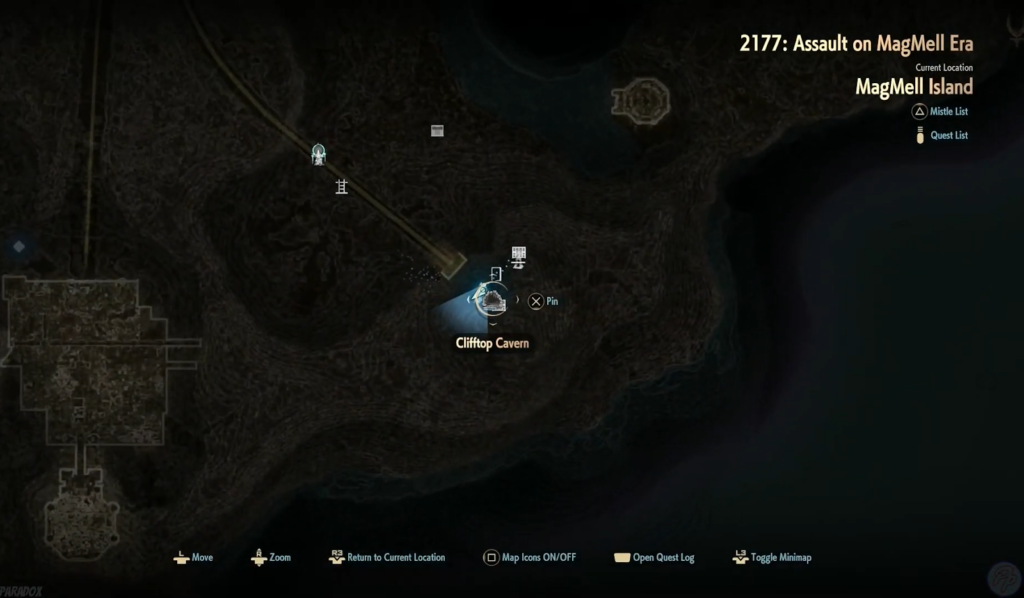
Task: Select the Clifftop Cavern map marker
Action: pyautogui.click(x=490, y=300)
